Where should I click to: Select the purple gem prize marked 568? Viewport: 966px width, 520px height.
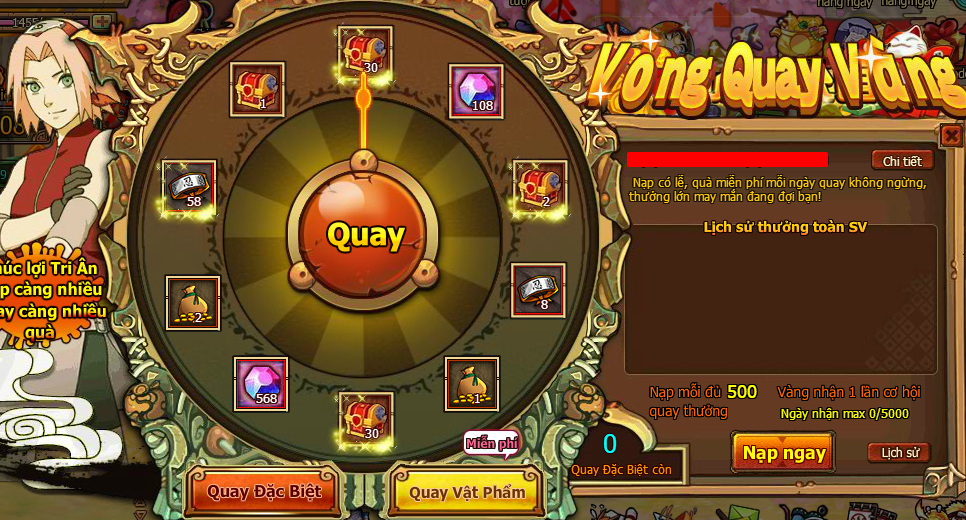pyautogui.click(x=261, y=383)
